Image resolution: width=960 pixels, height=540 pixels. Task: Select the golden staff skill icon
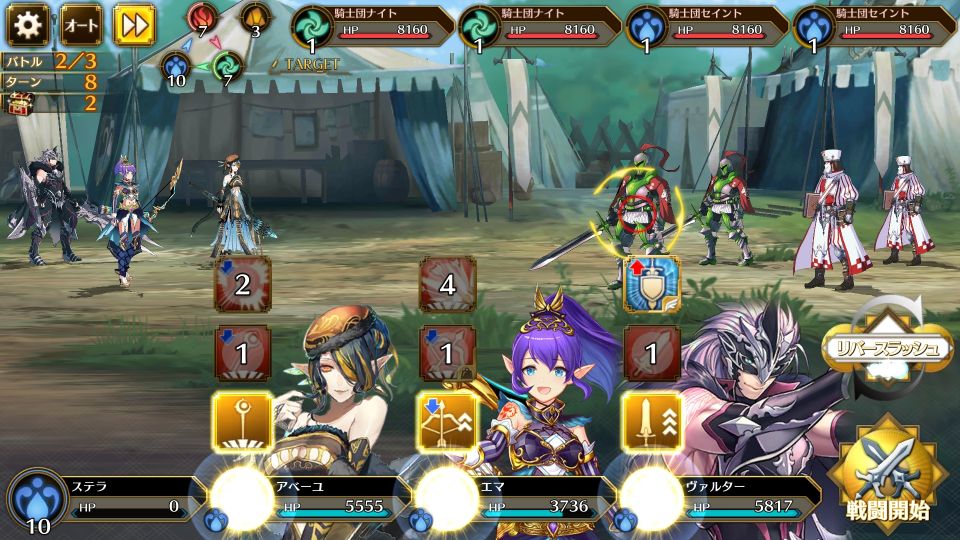click(x=242, y=421)
